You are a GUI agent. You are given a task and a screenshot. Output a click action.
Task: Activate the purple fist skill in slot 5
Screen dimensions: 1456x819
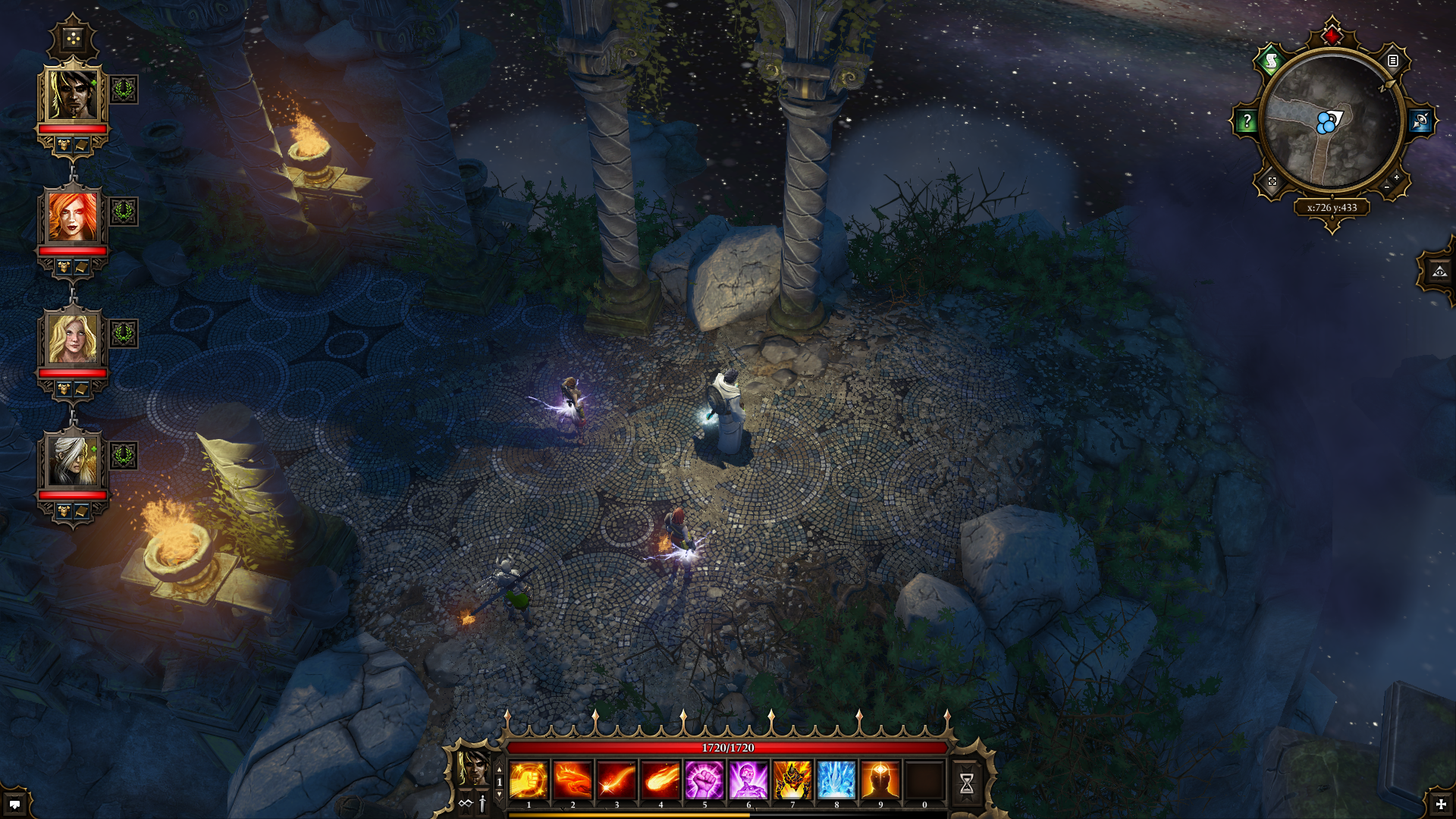point(704,780)
